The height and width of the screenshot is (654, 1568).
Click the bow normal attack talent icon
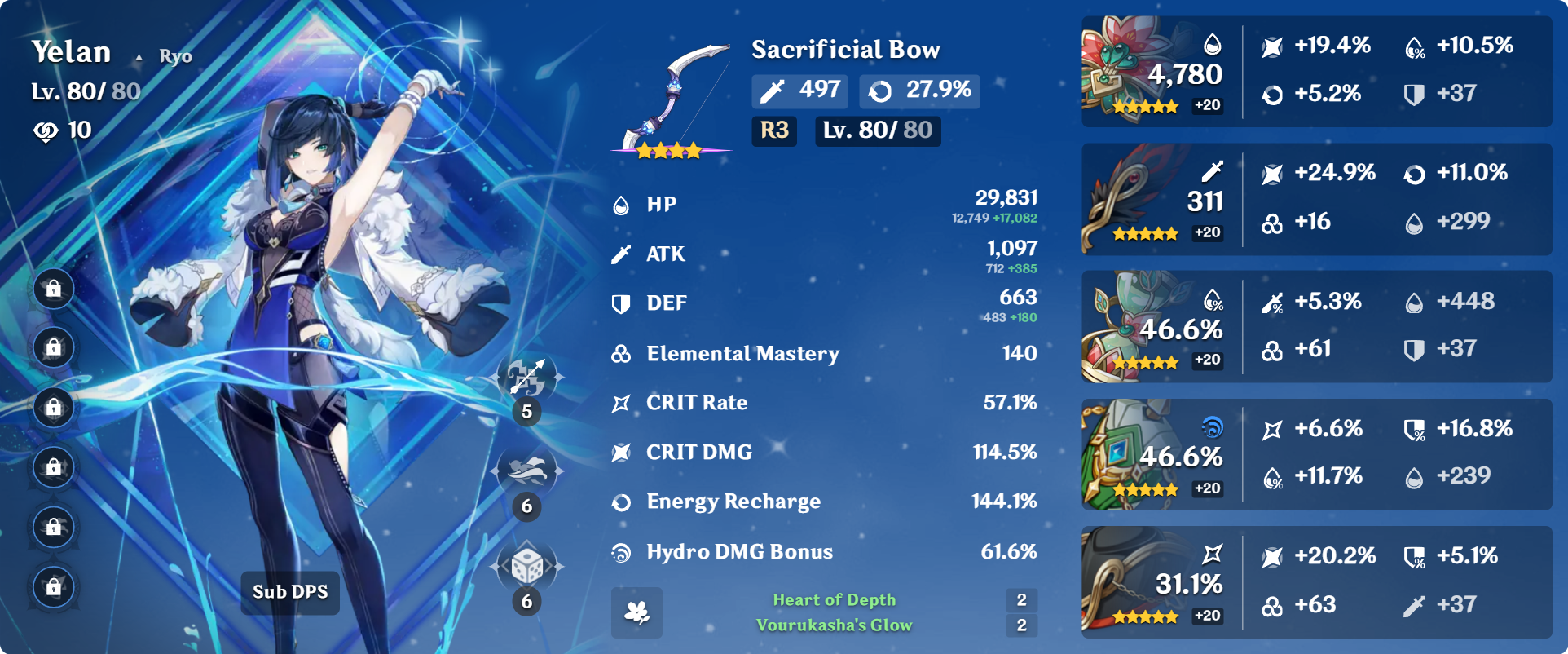point(527,378)
